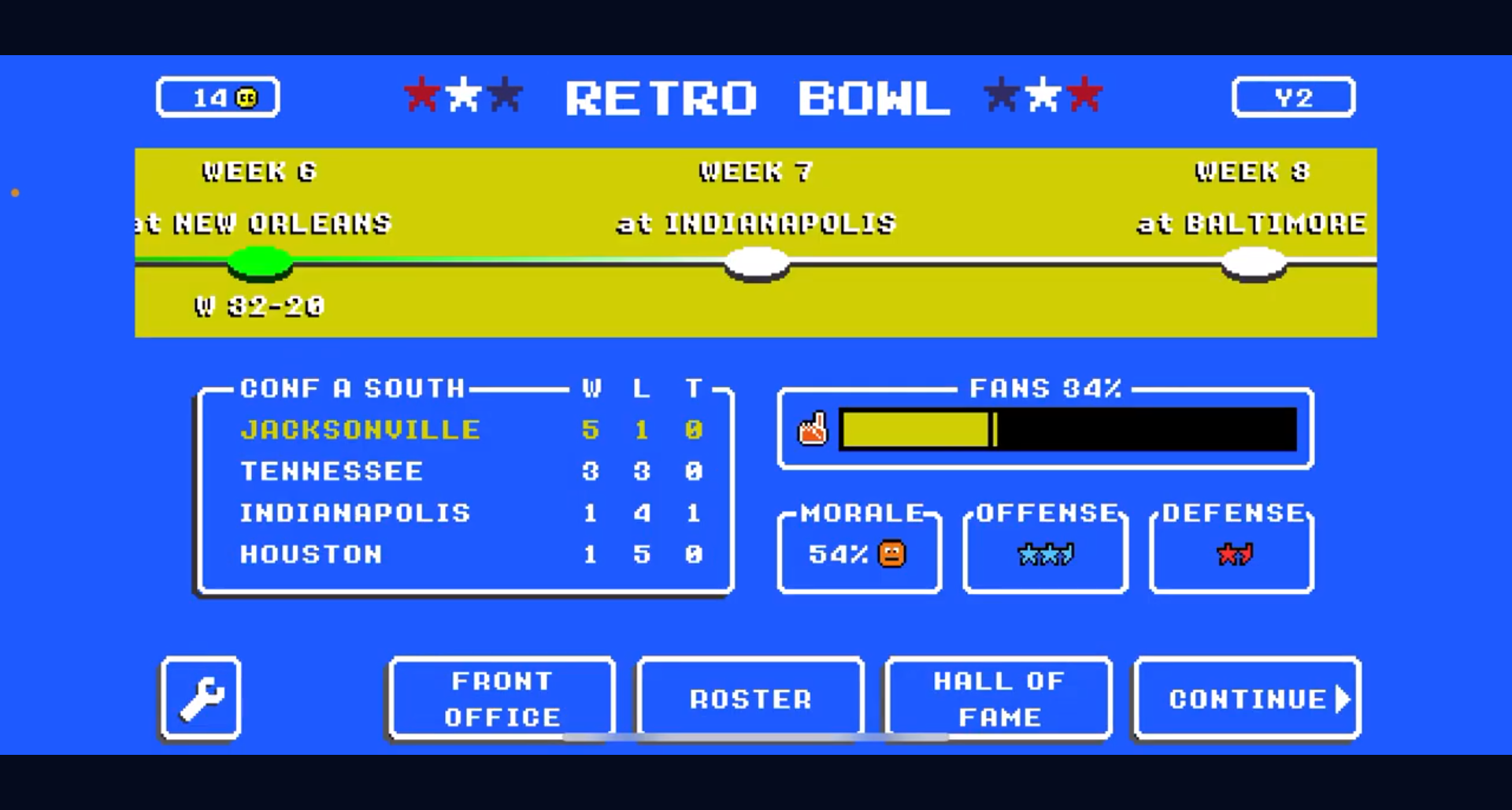Open the Y2 season badge
1512x810 pixels.
click(1293, 96)
